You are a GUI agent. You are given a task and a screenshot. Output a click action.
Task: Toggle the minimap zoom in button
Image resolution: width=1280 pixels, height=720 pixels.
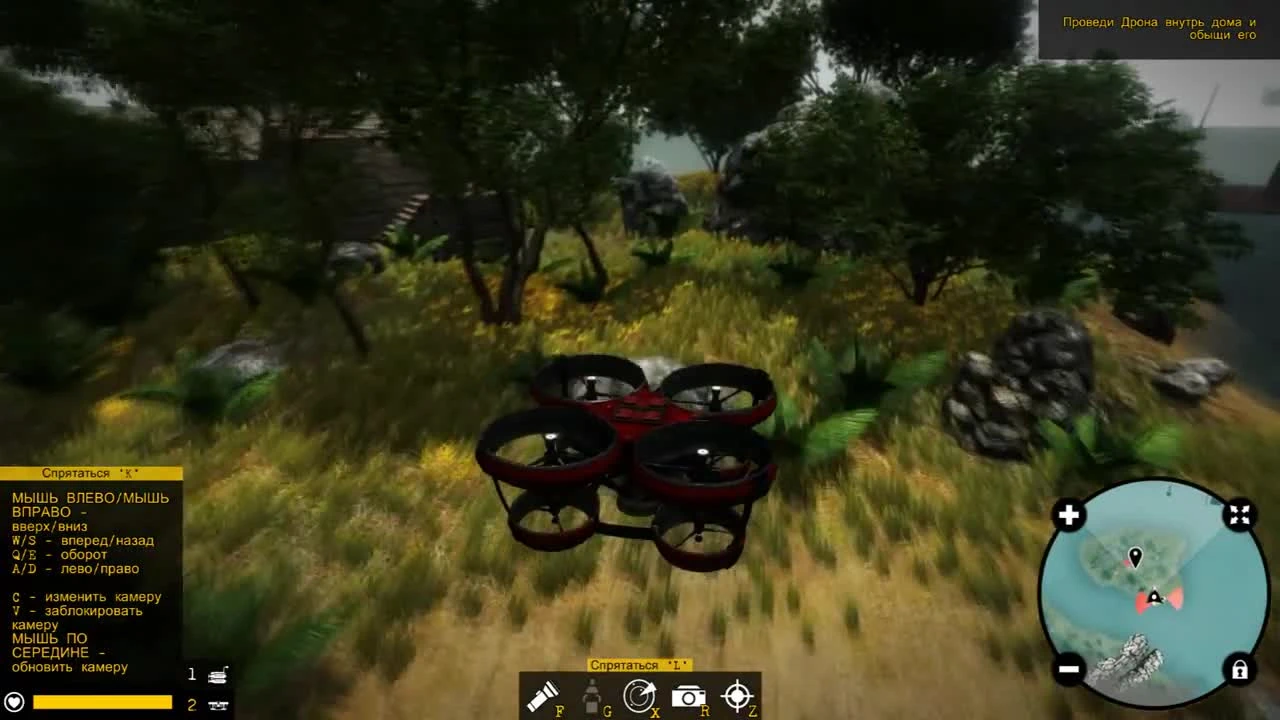tap(1068, 514)
